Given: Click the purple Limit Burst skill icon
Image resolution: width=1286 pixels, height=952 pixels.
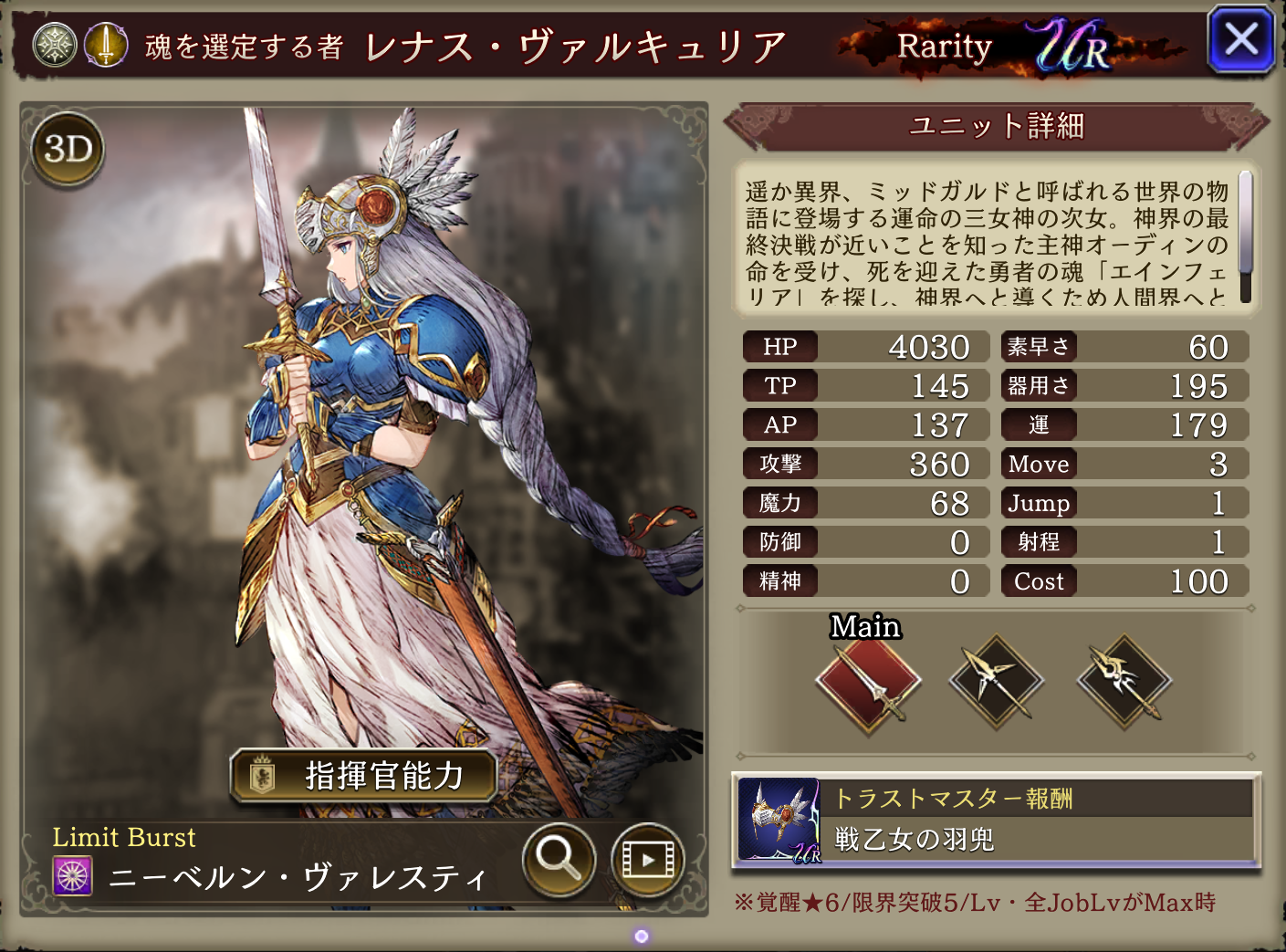Looking at the screenshot, I should coord(73,876).
